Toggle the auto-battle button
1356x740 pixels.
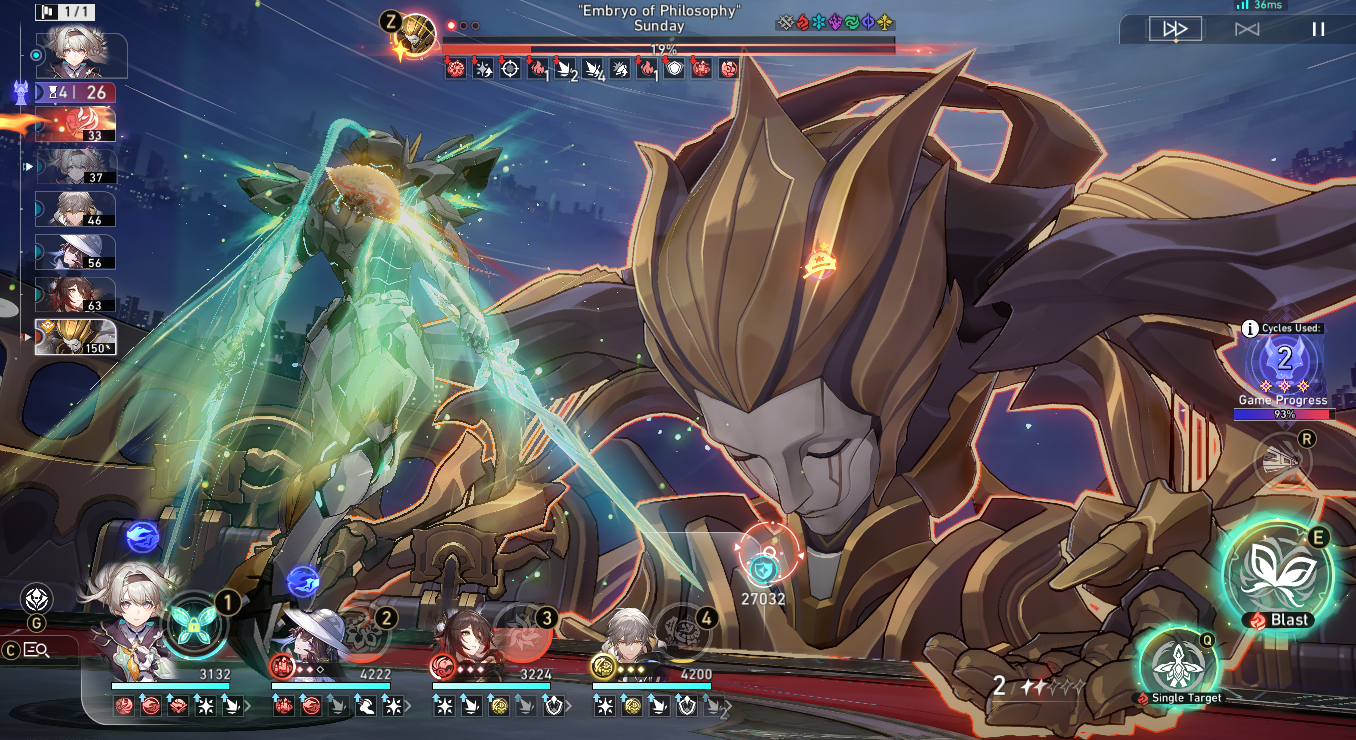[1247, 29]
